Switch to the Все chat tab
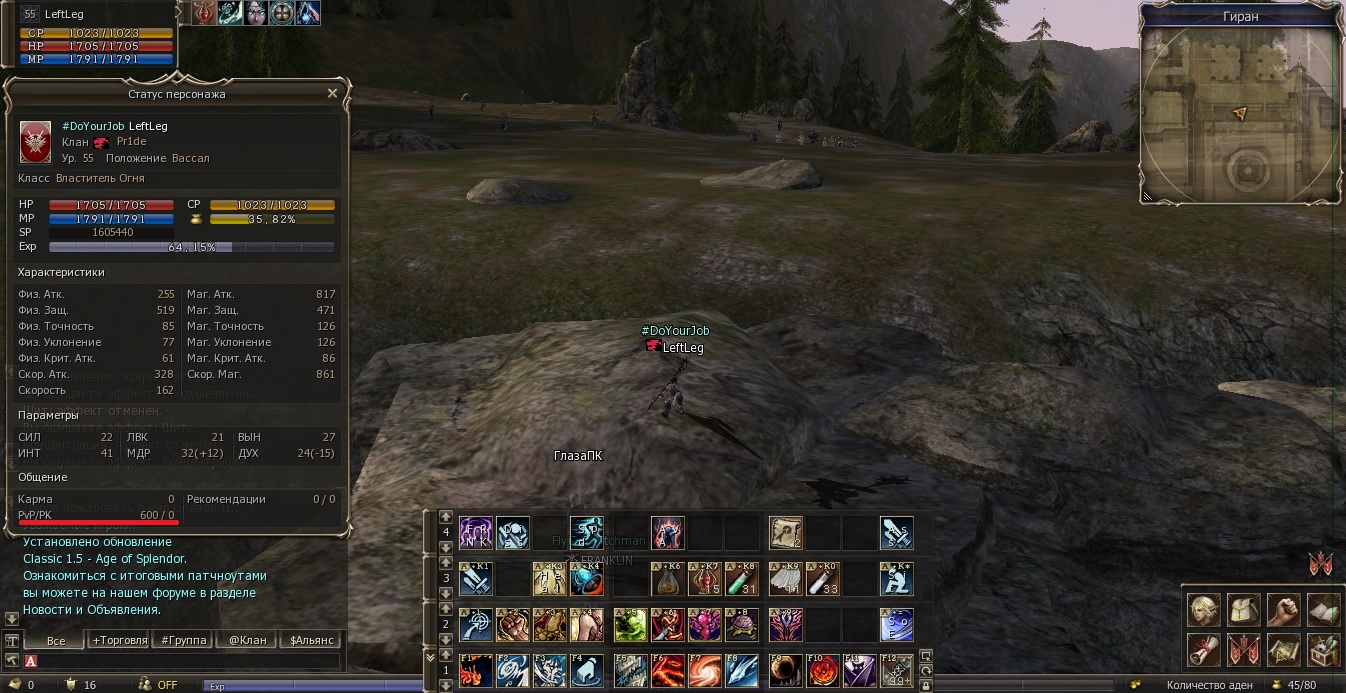Image resolution: width=1346 pixels, height=693 pixels. [x=55, y=640]
